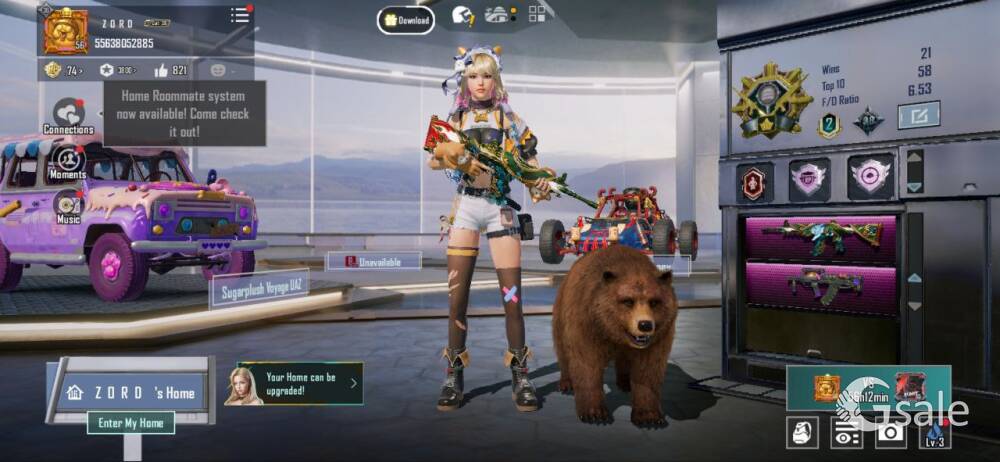Open the Home upgrade notification

(x=295, y=384)
